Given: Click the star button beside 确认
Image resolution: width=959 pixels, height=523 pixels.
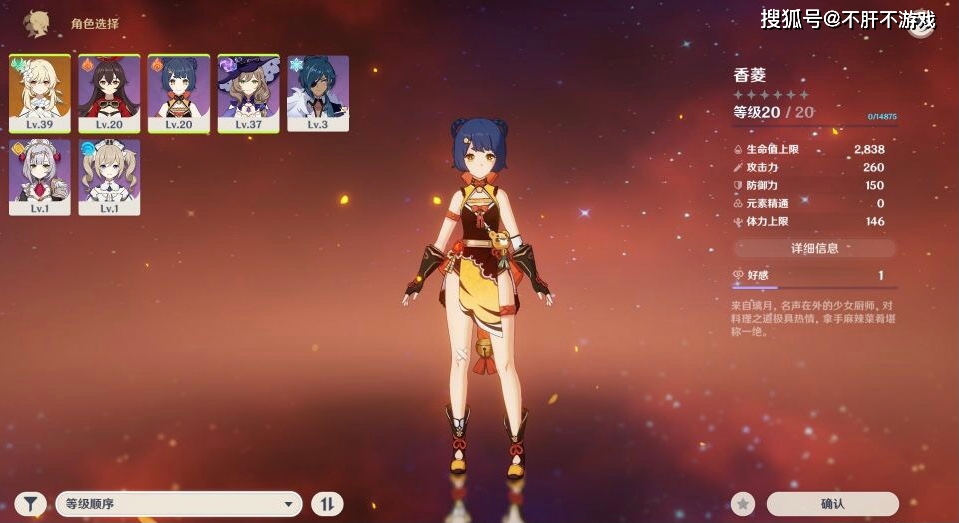Looking at the screenshot, I should coord(742,504).
